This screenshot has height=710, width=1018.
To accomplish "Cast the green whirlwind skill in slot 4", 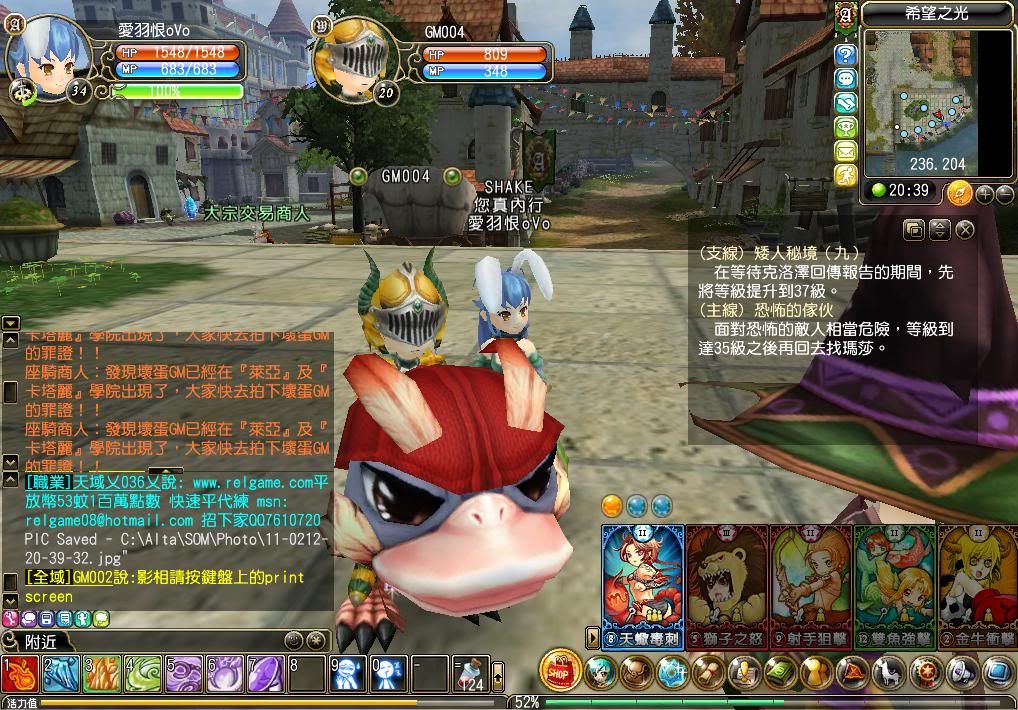I will pos(143,674).
